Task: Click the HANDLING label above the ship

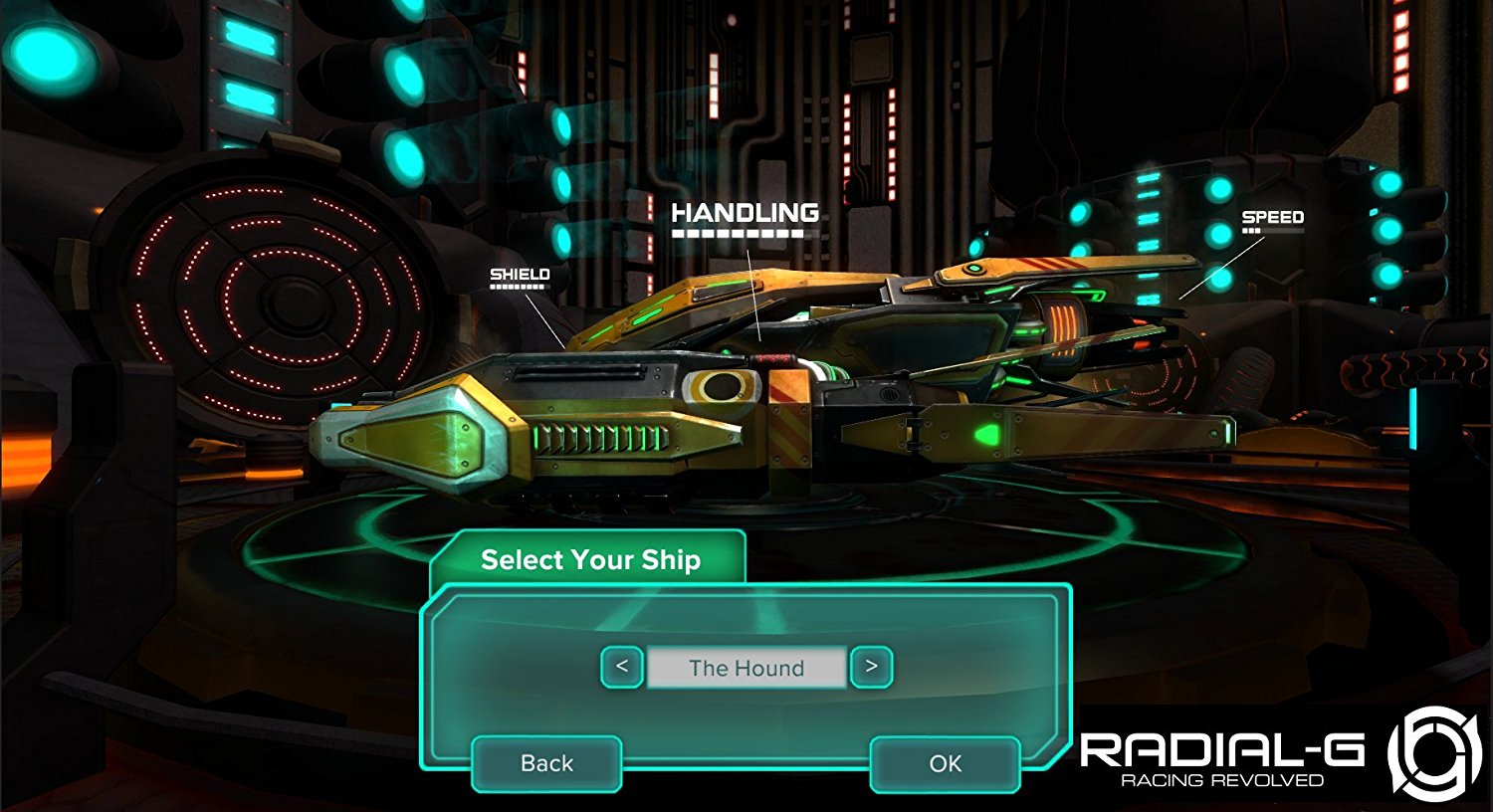Action: (x=746, y=212)
